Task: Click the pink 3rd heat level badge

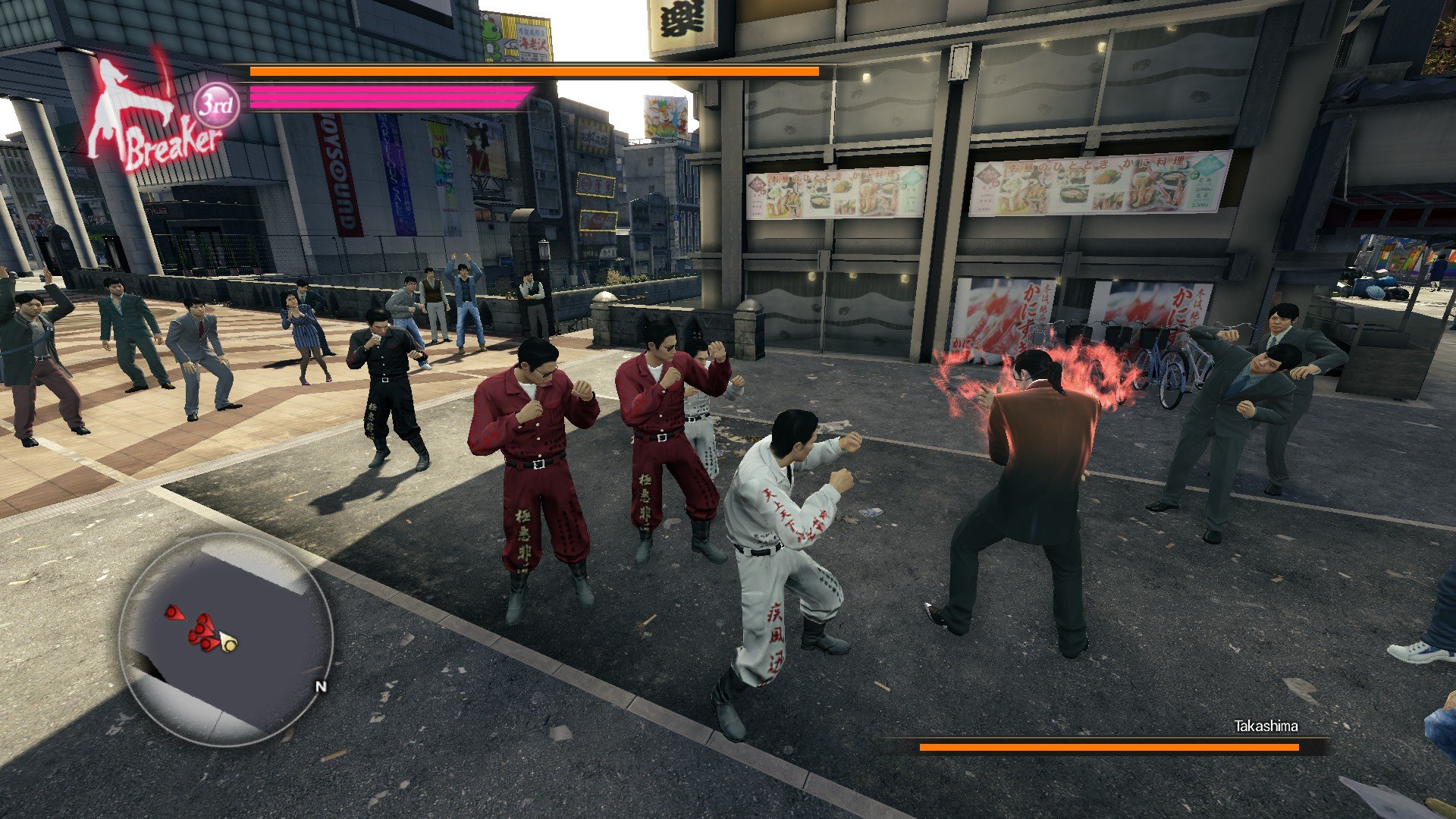Action: coord(216,105)
